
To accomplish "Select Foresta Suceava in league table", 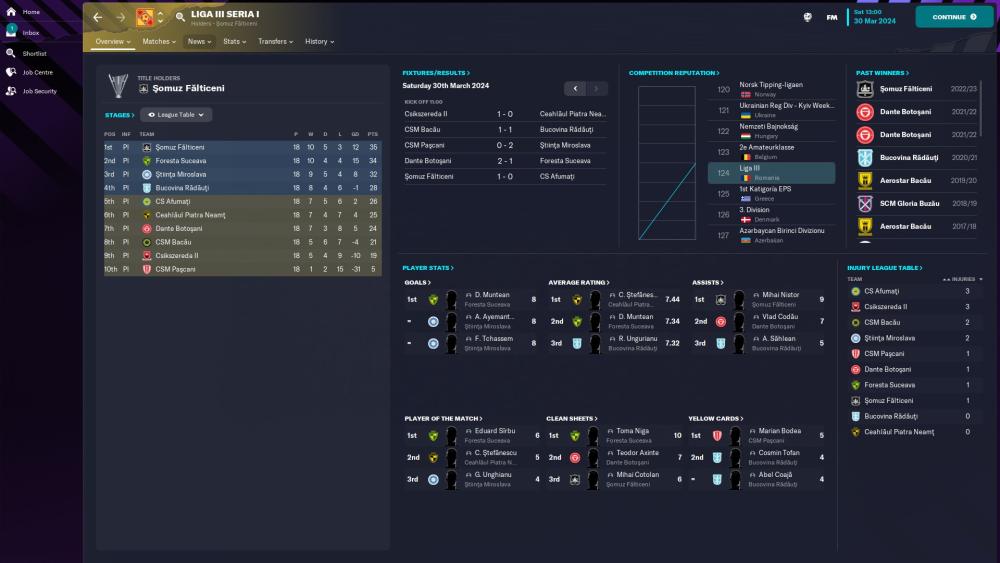I will tap(181, 161).
